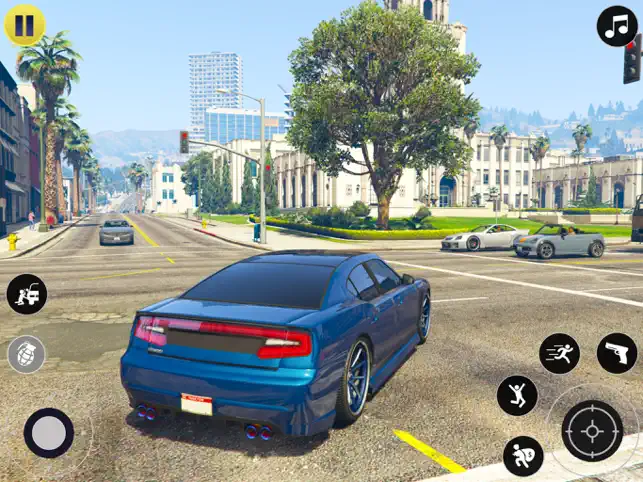Screen dimensions: 643x482
Task: Activate the sprint running-man button
Action: click(559, 353)
